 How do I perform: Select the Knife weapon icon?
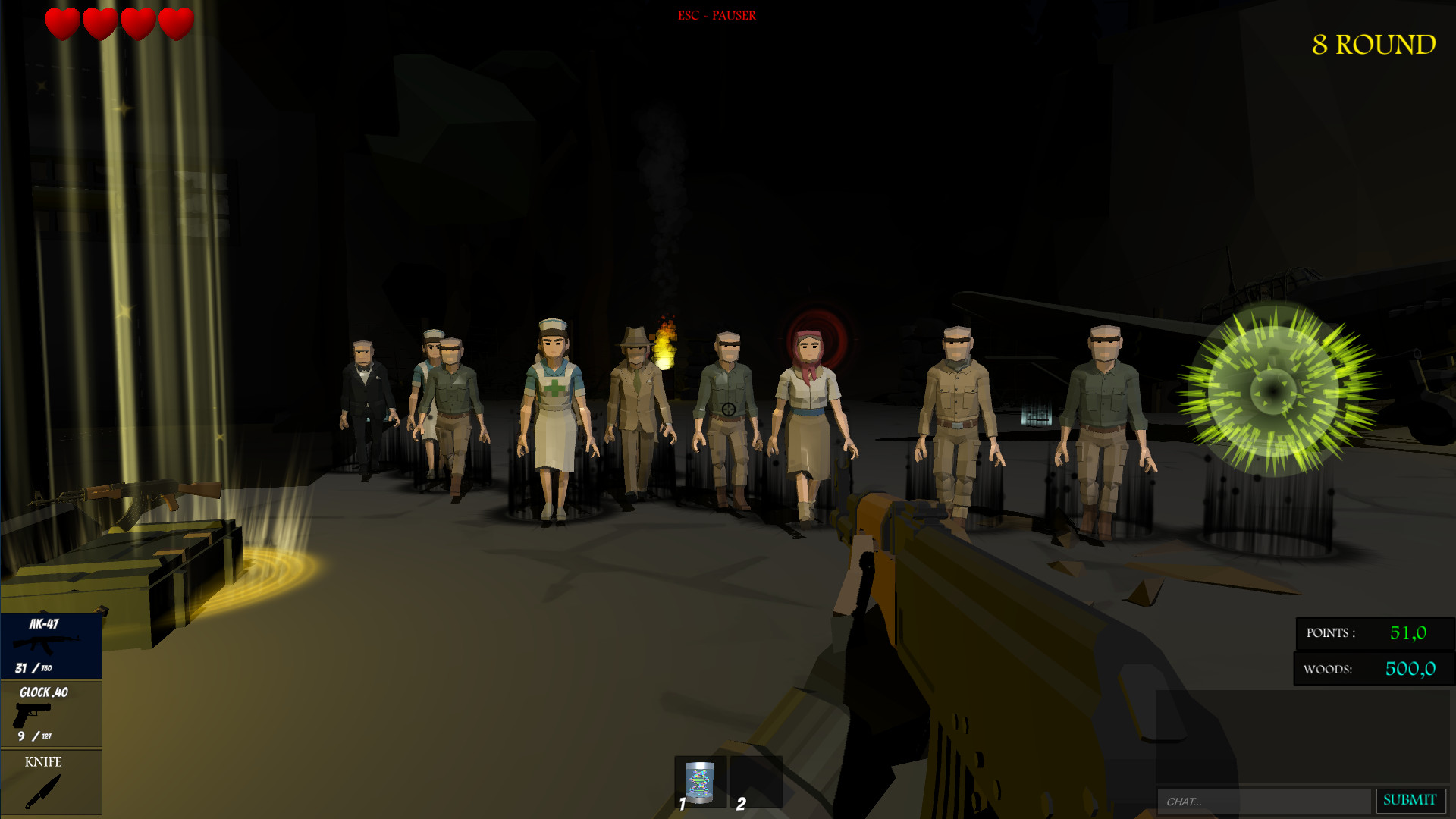tap(51, 781)
